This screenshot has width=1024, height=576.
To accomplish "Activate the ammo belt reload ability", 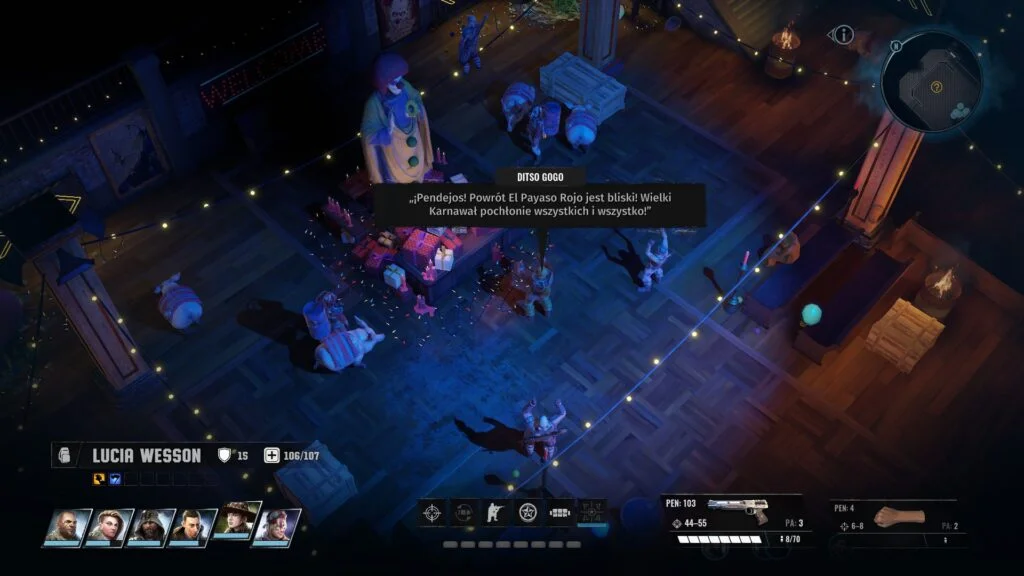I will coord(560,513).
